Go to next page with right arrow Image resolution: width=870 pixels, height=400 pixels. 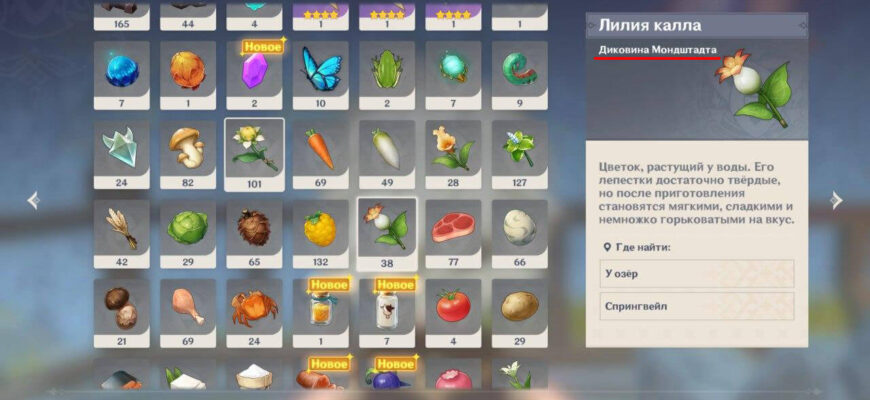[836, 201]
